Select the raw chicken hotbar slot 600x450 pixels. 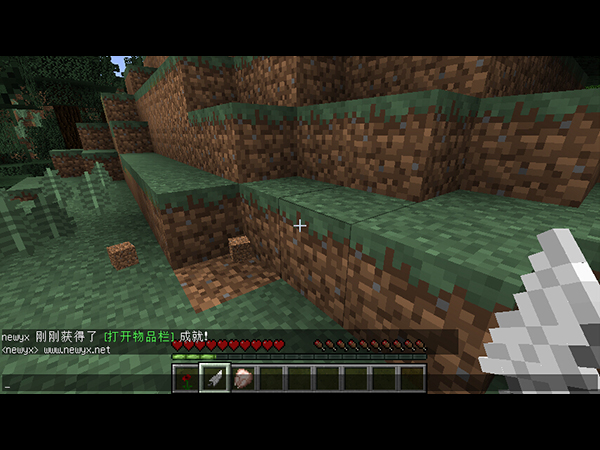[242, 378]
